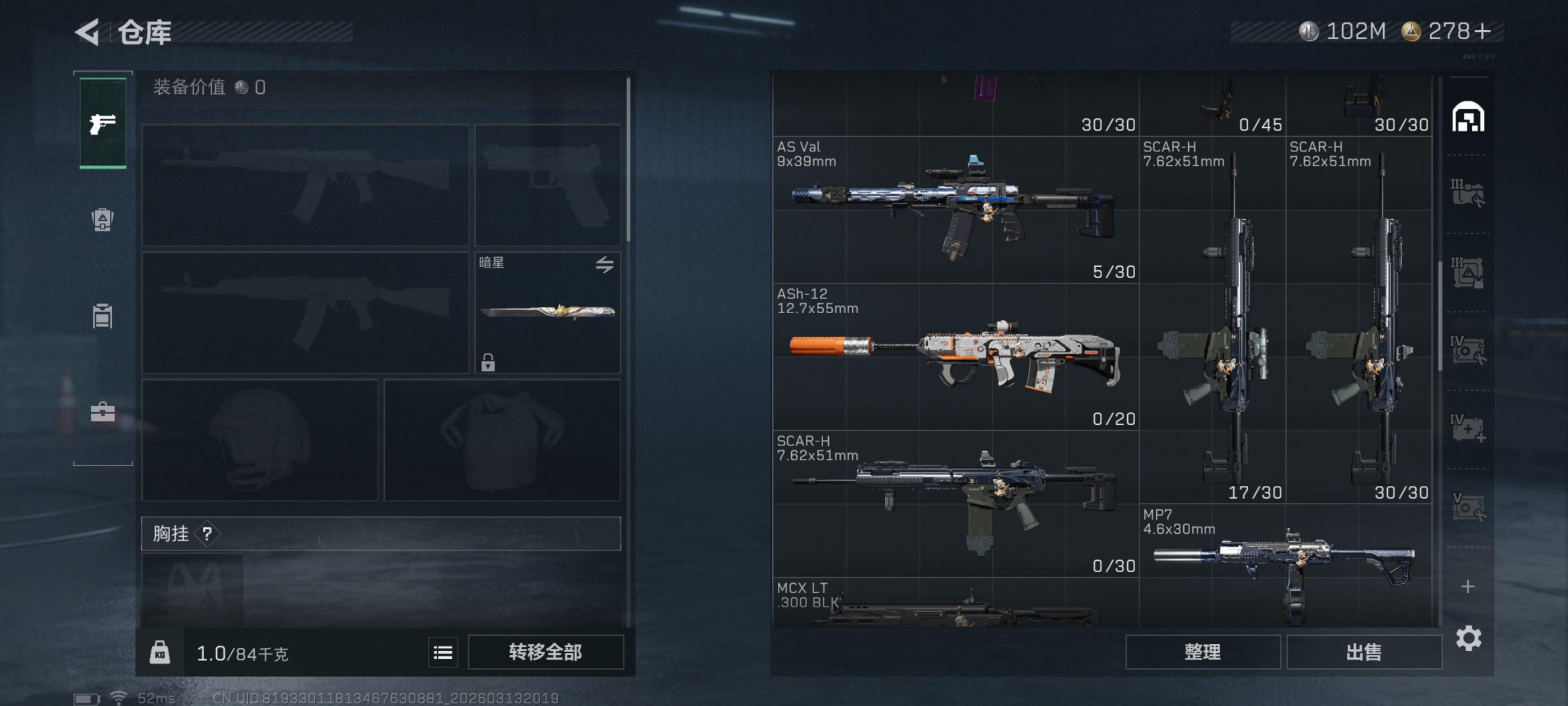Open the briefcase category tab
The width and height of the screenshot is (1568, 706).
click(103, 412)
